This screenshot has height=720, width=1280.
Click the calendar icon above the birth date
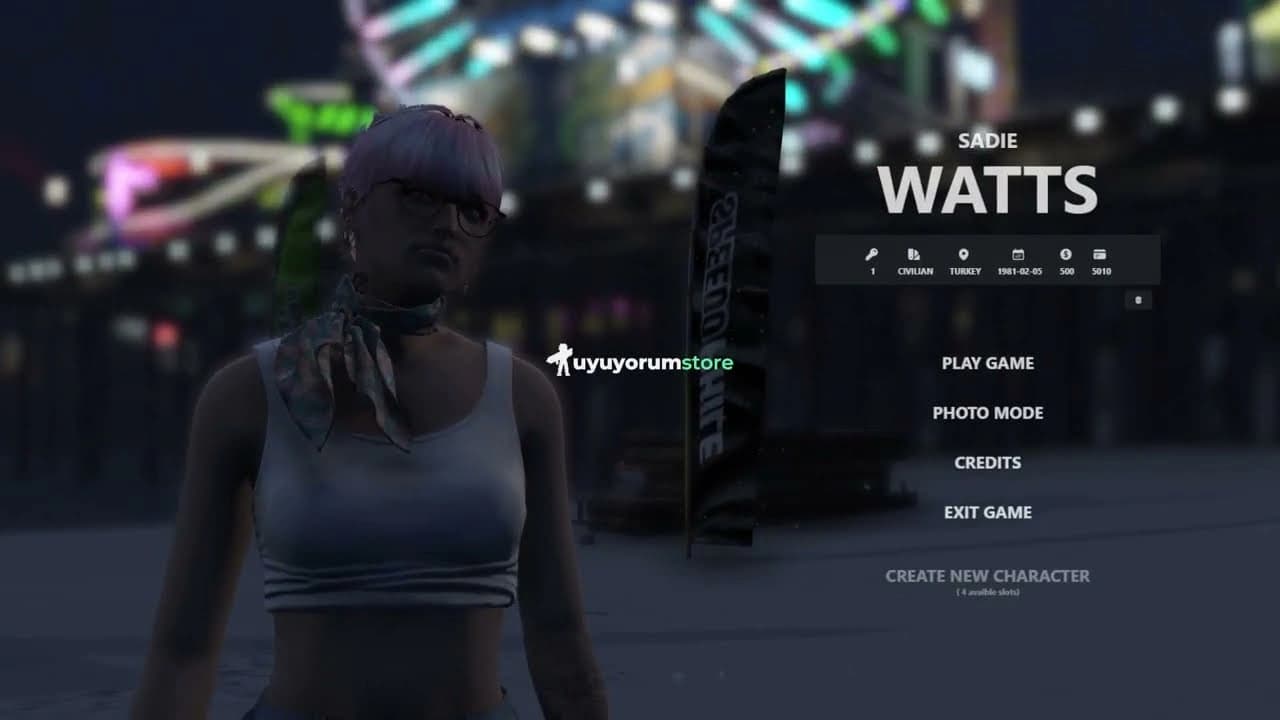pos(1018,254)
